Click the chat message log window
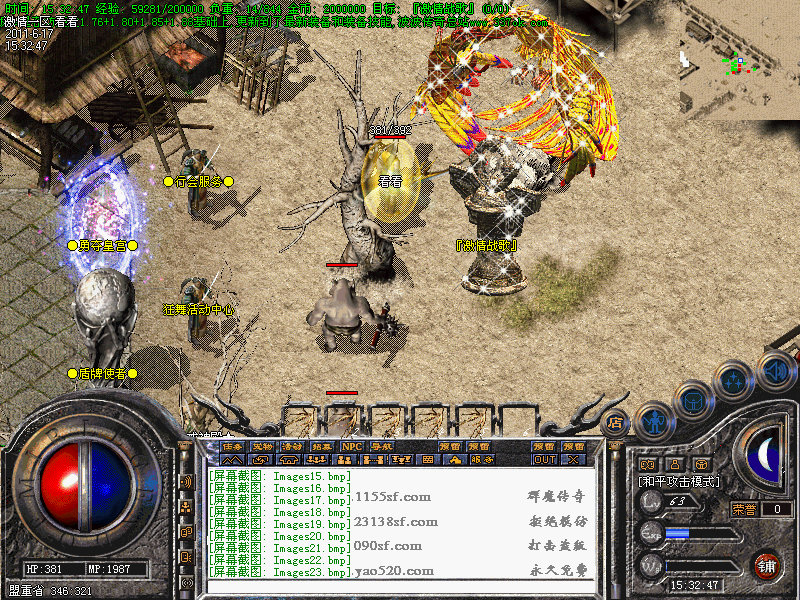The image size is (800, 600). 400,523
